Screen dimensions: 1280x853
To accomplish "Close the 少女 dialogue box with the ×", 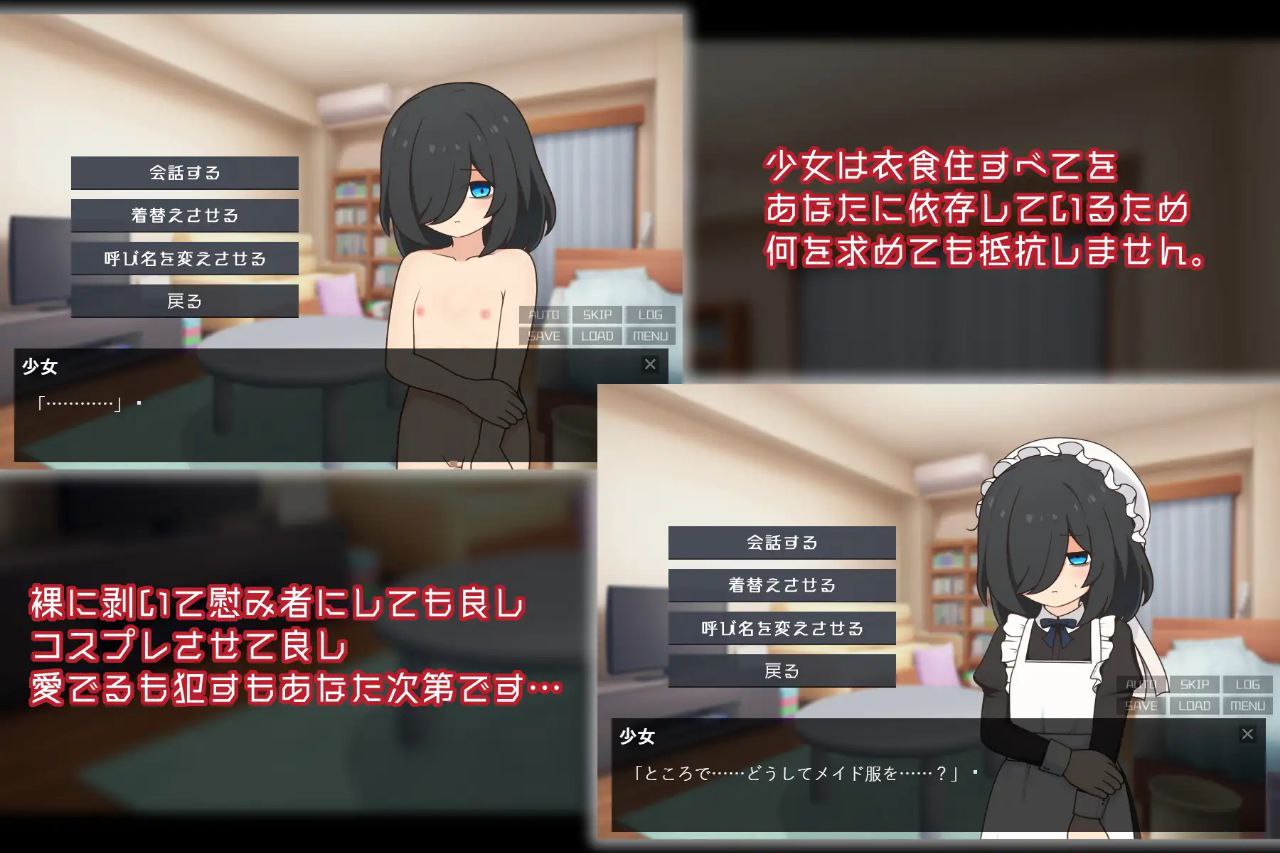I will (650, 365).
